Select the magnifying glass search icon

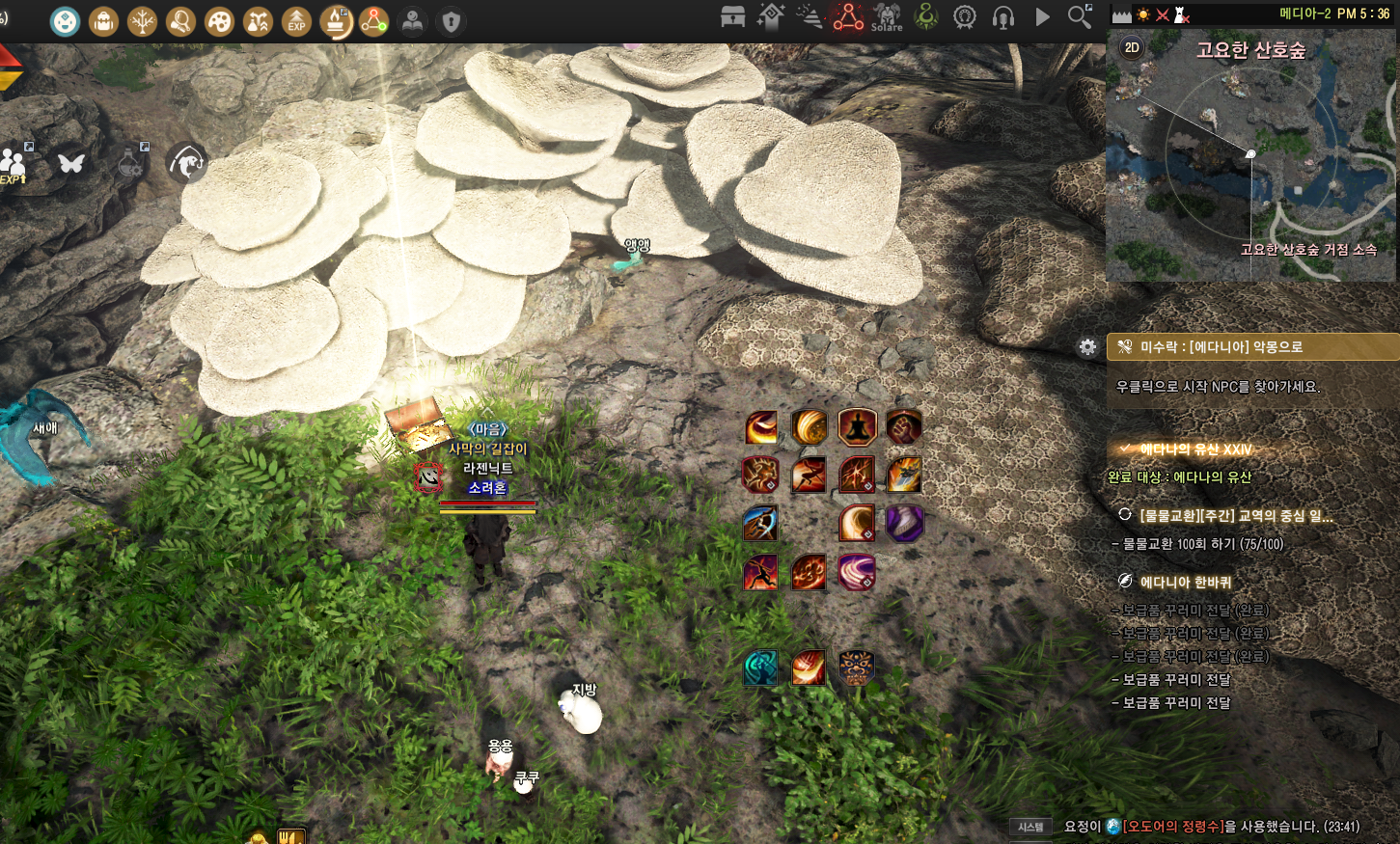click(1080, 16)
